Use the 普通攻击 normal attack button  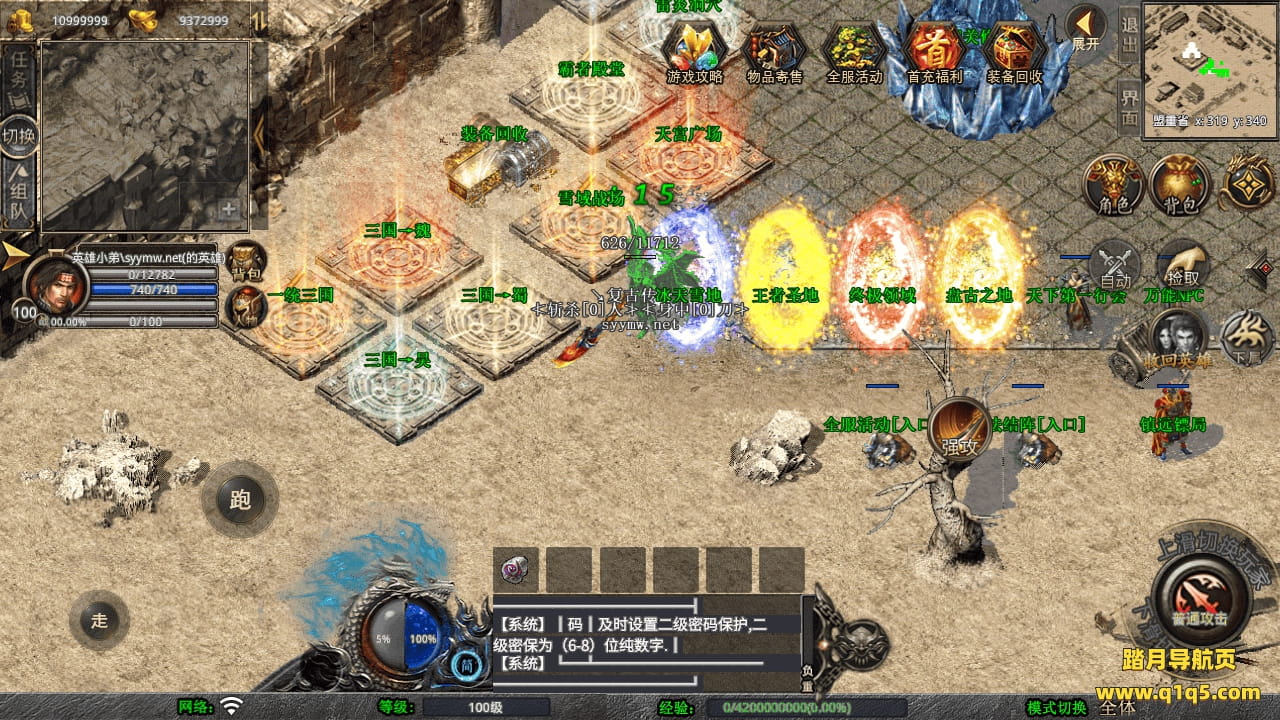pos(1200,600)
